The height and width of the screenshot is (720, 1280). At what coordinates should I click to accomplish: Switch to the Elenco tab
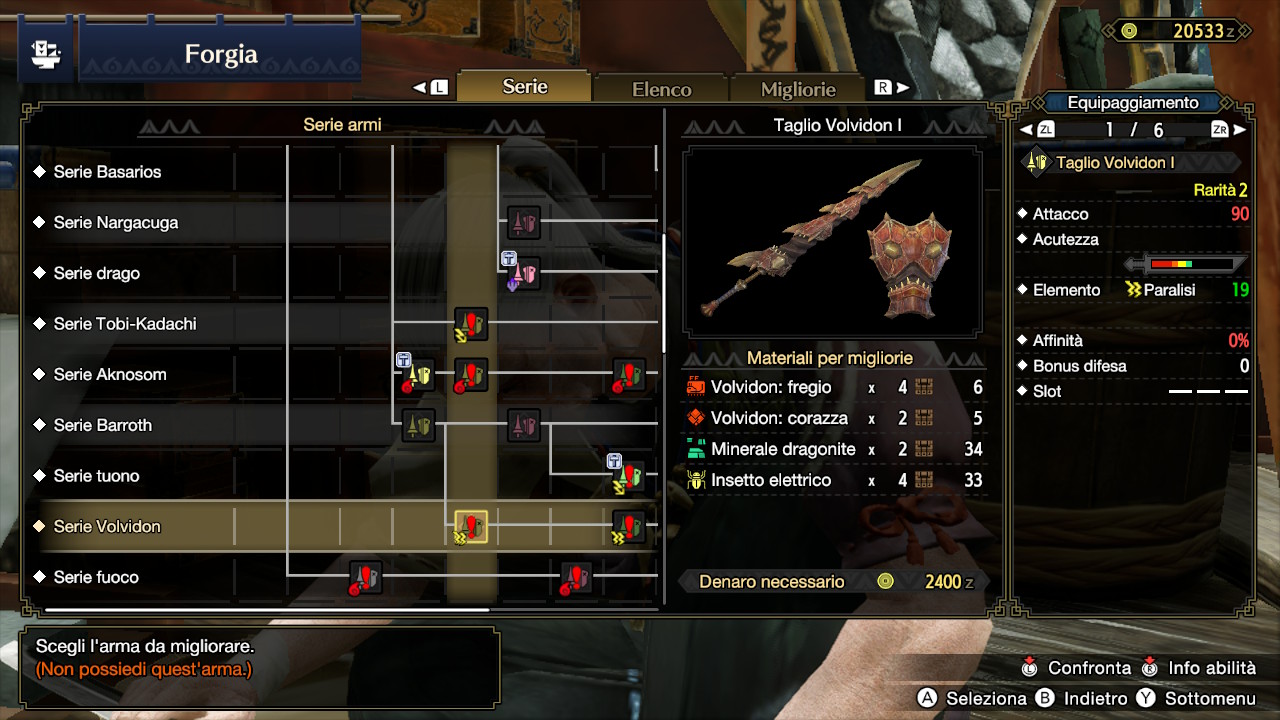tap(660, 88)
